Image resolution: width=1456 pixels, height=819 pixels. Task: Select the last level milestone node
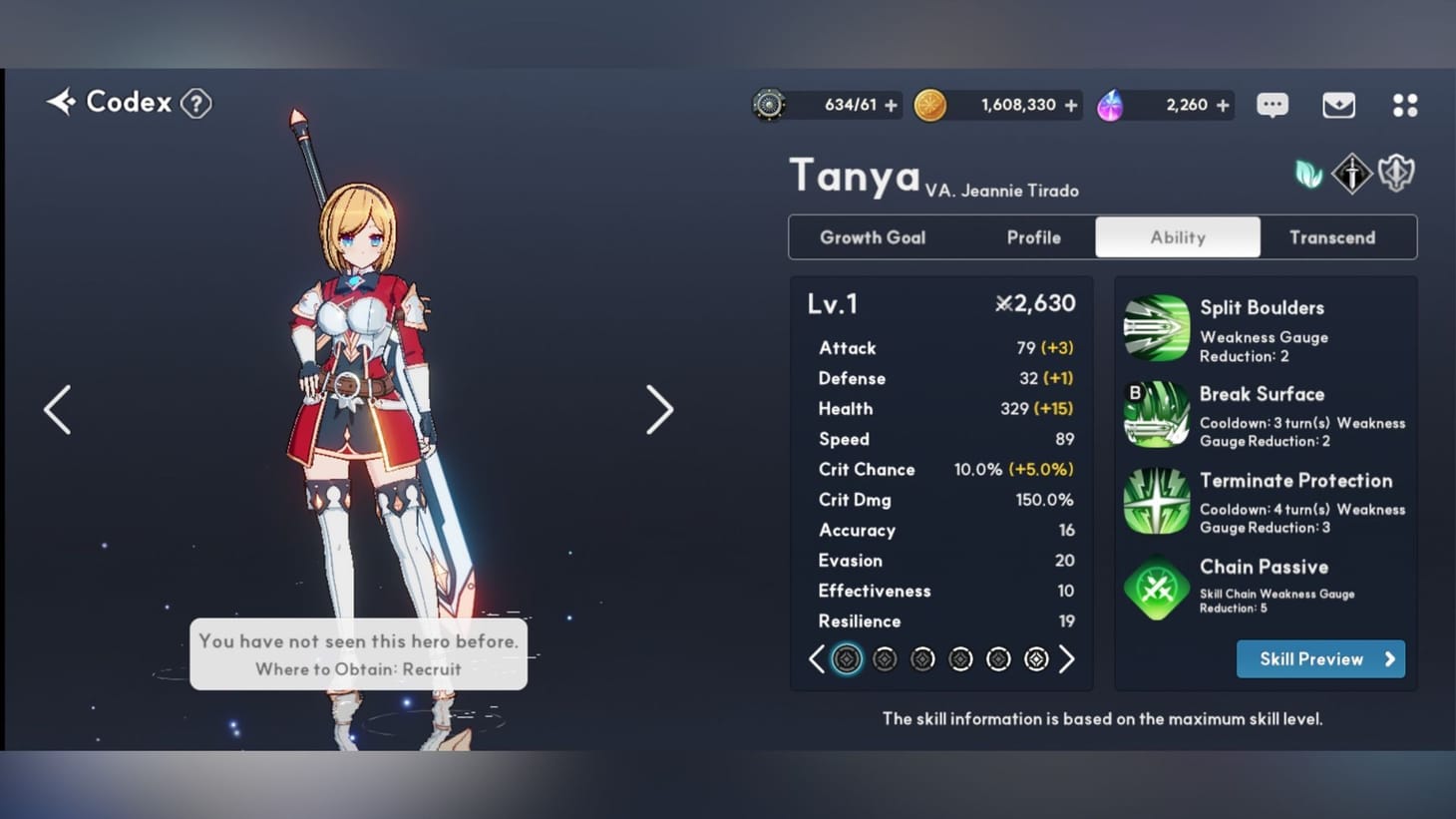1036,658
